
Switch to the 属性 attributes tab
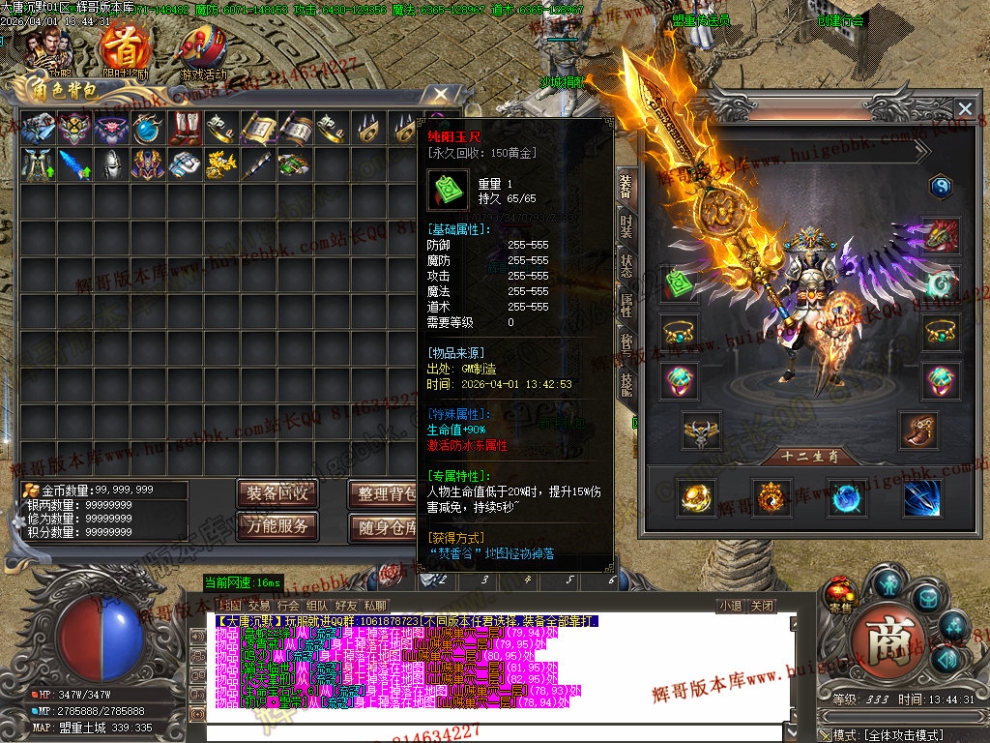coord(626,305)
